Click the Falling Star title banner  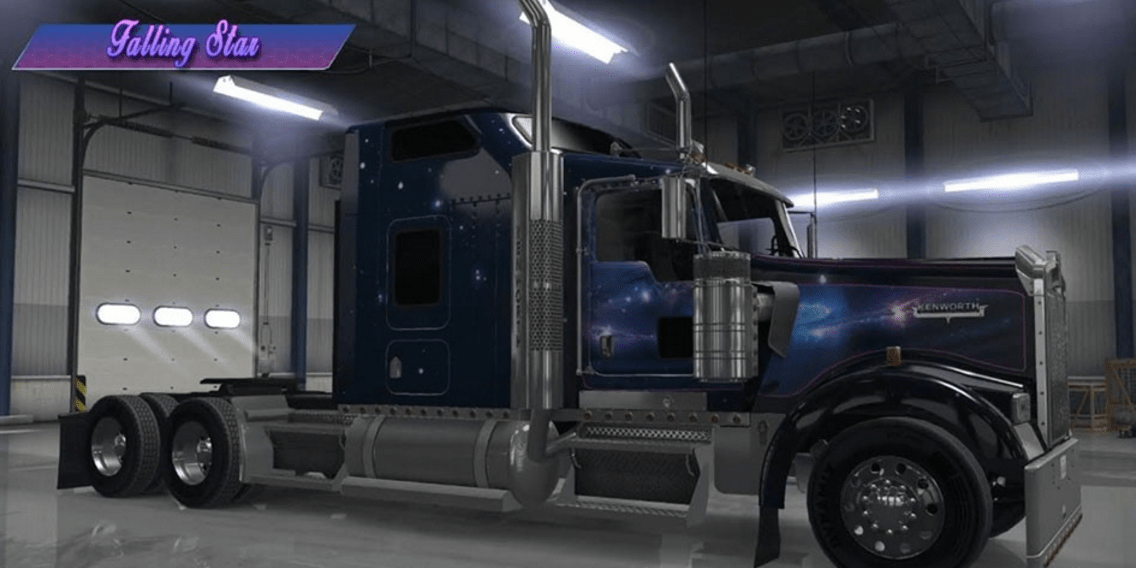coord(184,46)
